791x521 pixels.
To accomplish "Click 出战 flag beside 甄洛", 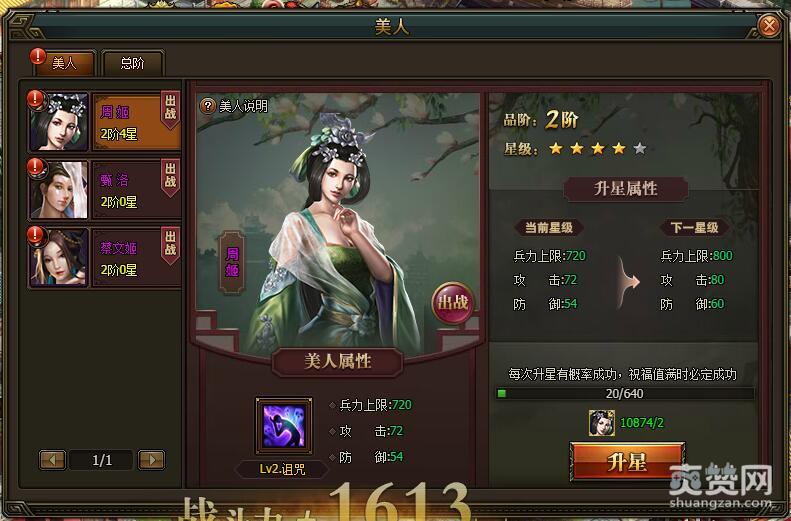I will (x=170, y=177).
